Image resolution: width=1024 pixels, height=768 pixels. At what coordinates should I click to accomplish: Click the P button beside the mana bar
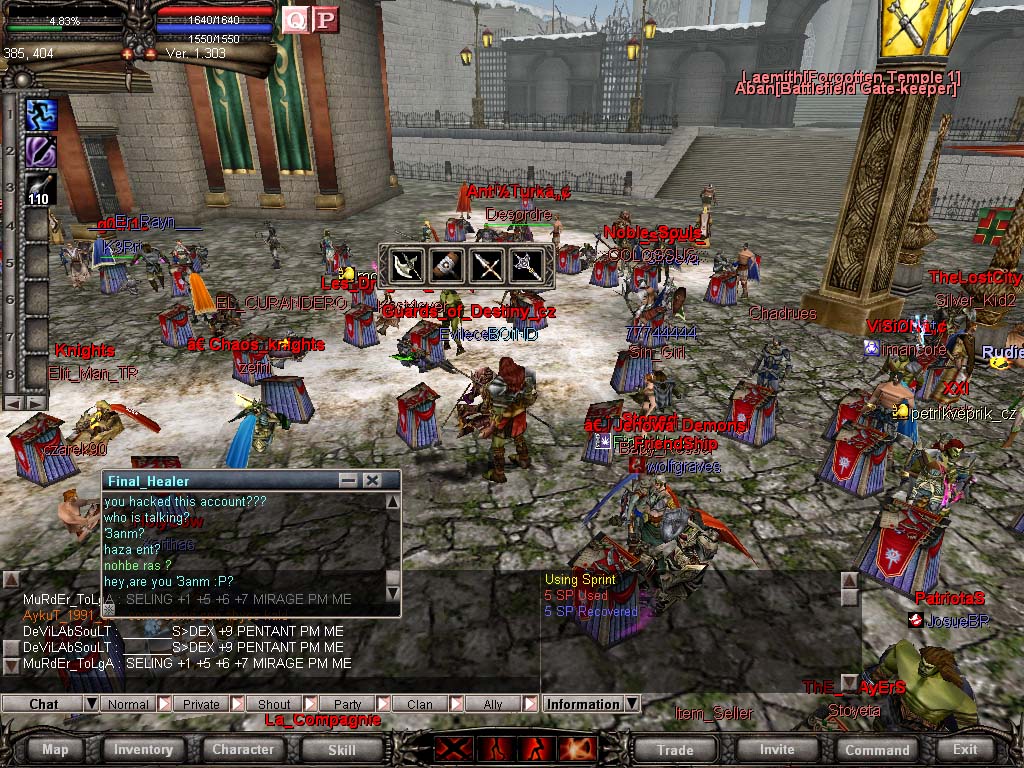(325, 20)
